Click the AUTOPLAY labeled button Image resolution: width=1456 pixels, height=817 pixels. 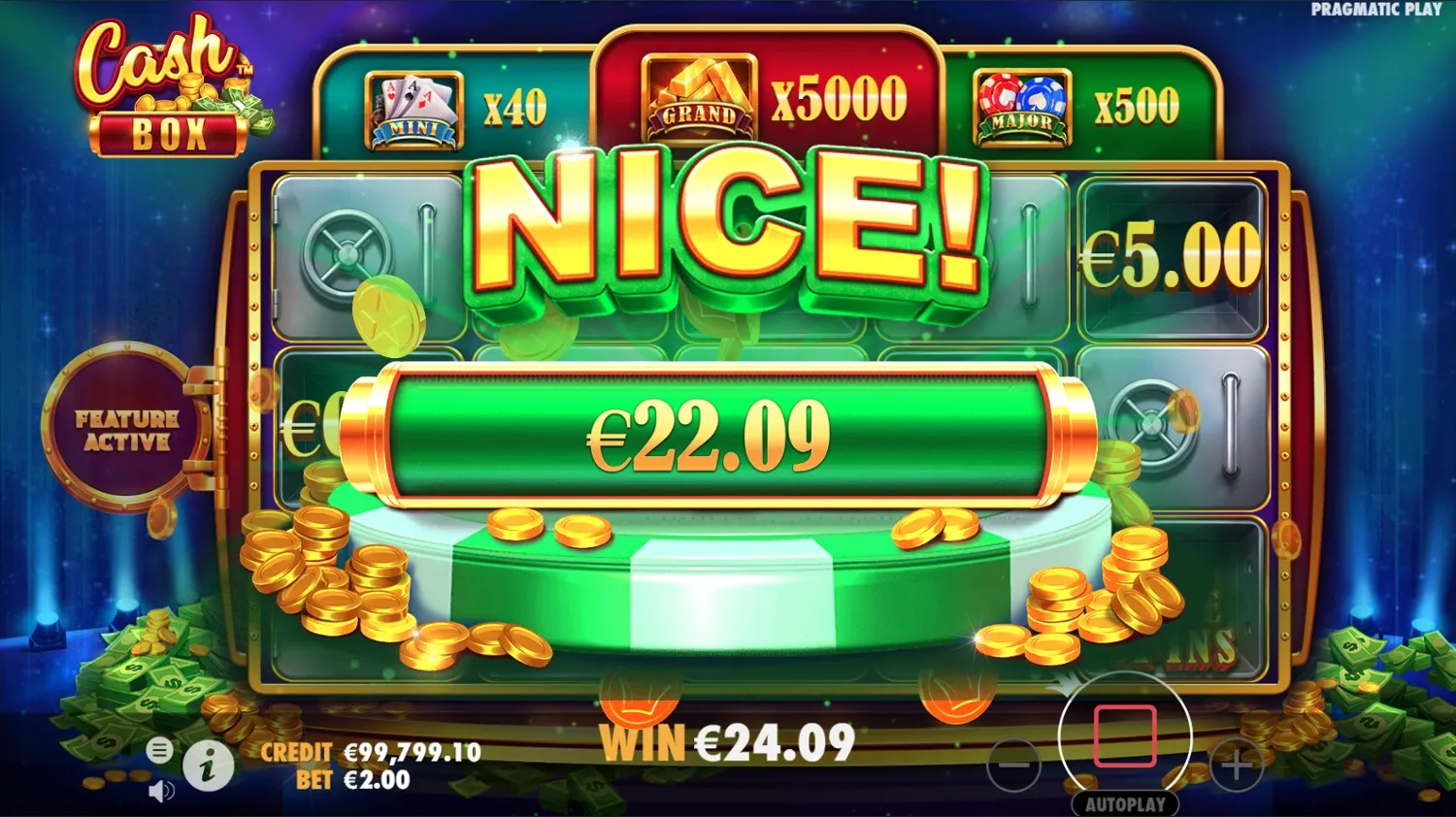[x=1126, y=803]
